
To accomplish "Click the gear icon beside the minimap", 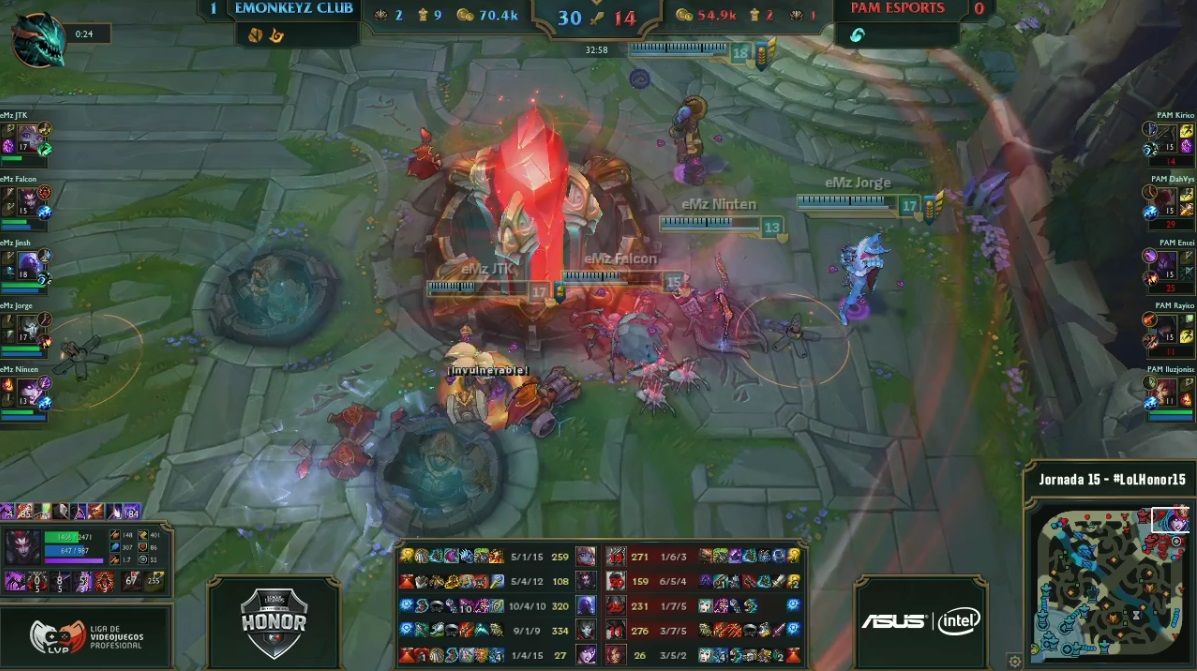I will (x=1014, y=660).
